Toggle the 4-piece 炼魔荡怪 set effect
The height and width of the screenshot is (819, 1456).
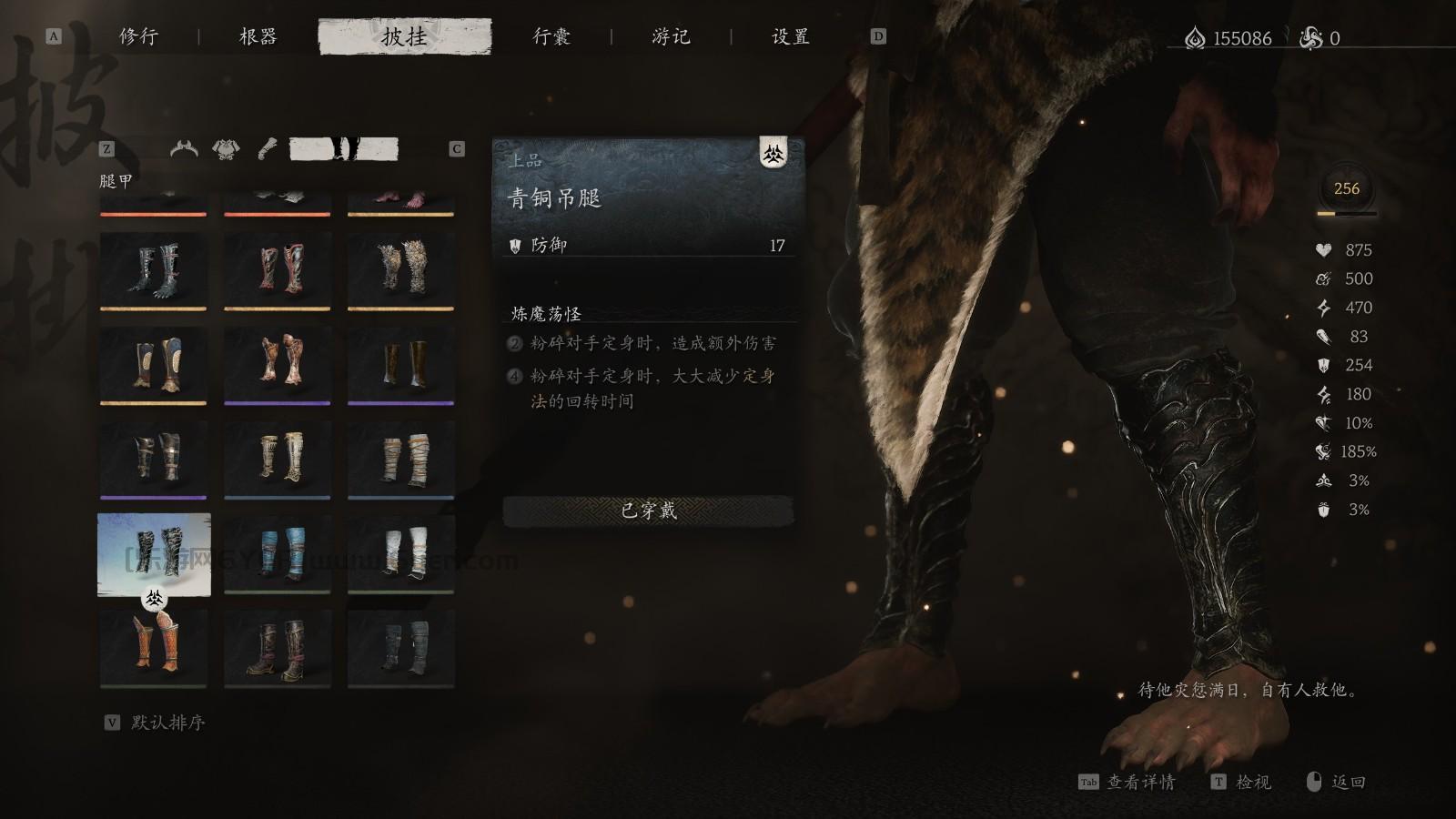tap(515, 373)
